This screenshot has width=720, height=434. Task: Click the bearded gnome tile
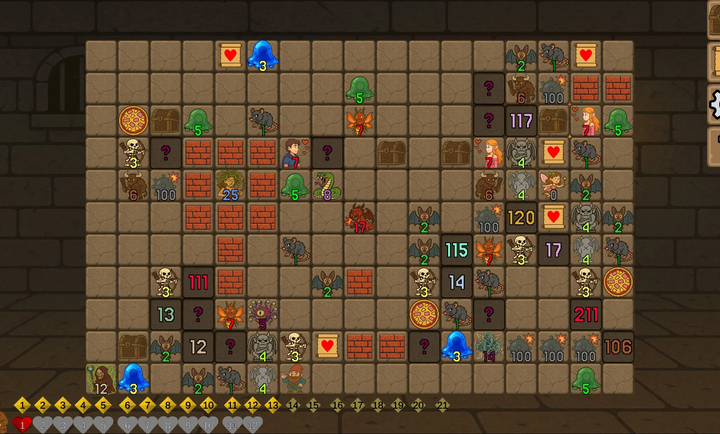click(294, 378)
